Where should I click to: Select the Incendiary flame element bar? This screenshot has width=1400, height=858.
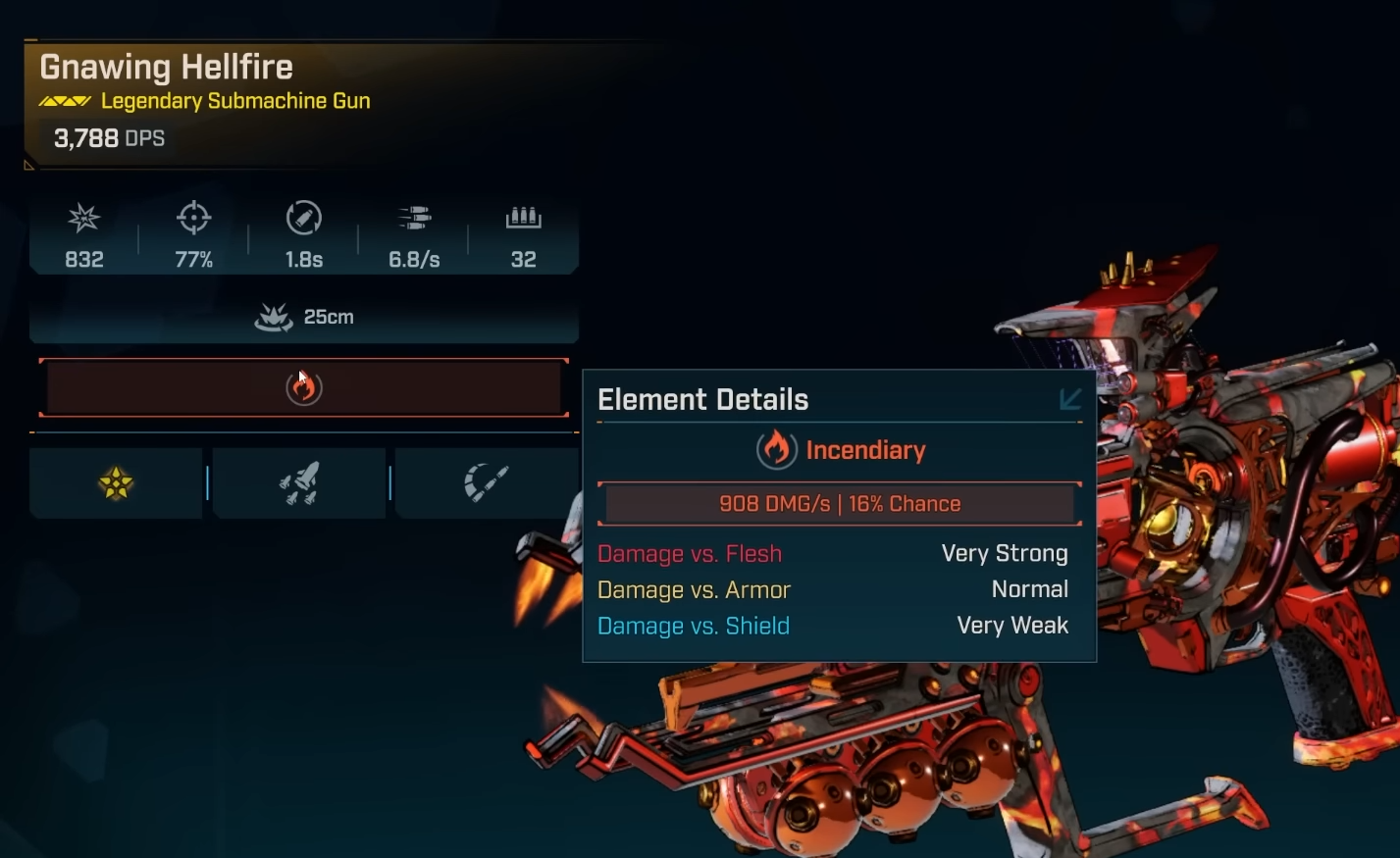tap(303, 388)
